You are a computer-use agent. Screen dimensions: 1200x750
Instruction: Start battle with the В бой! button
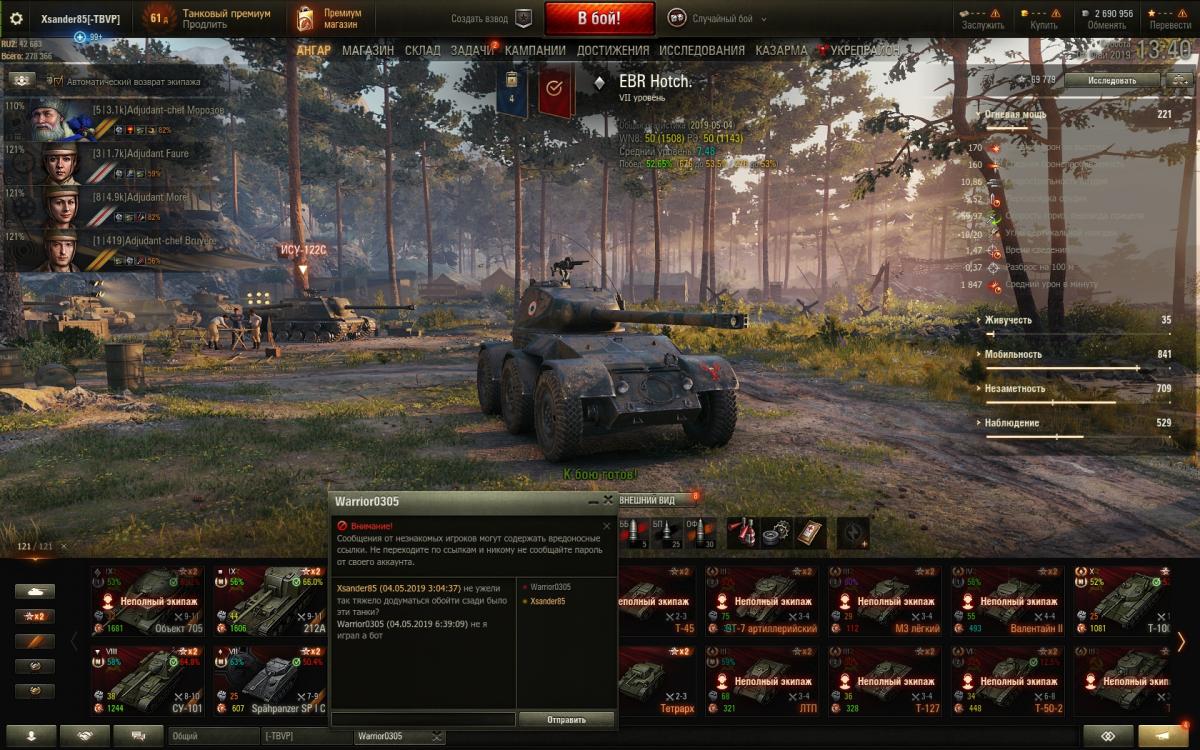point(599,18)
